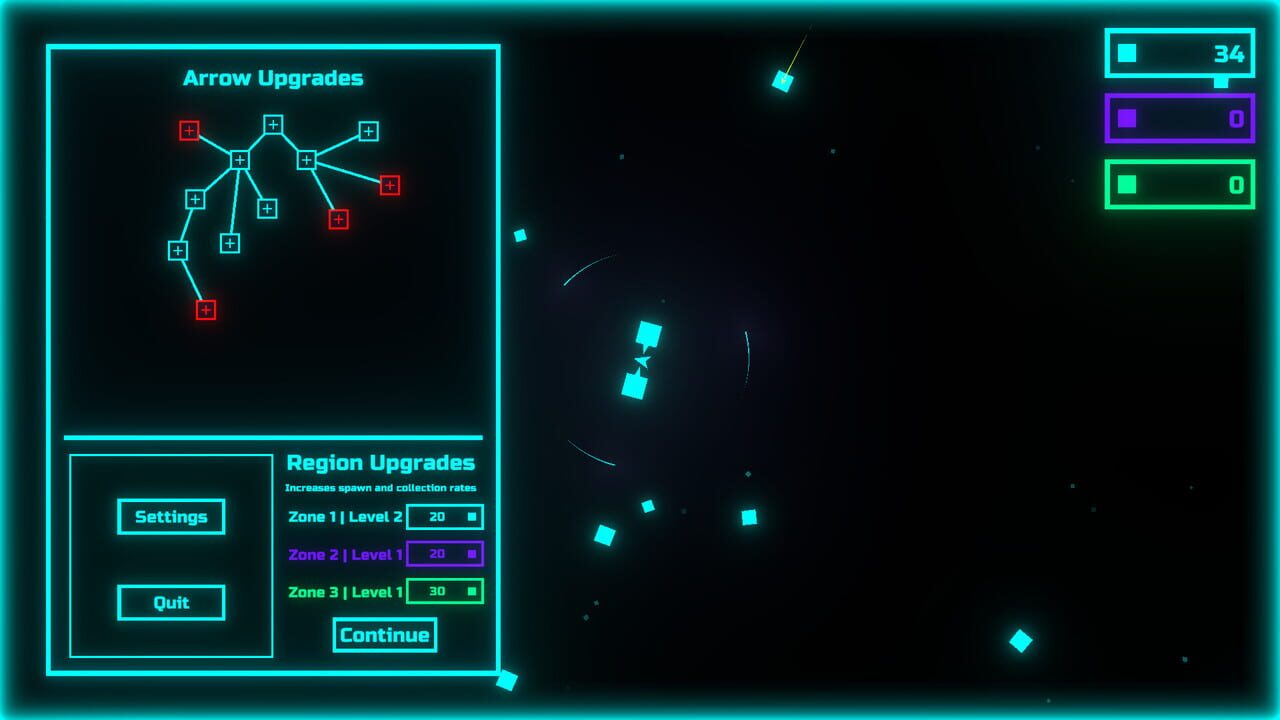Click the red upgrade node below the right branch

337,218
